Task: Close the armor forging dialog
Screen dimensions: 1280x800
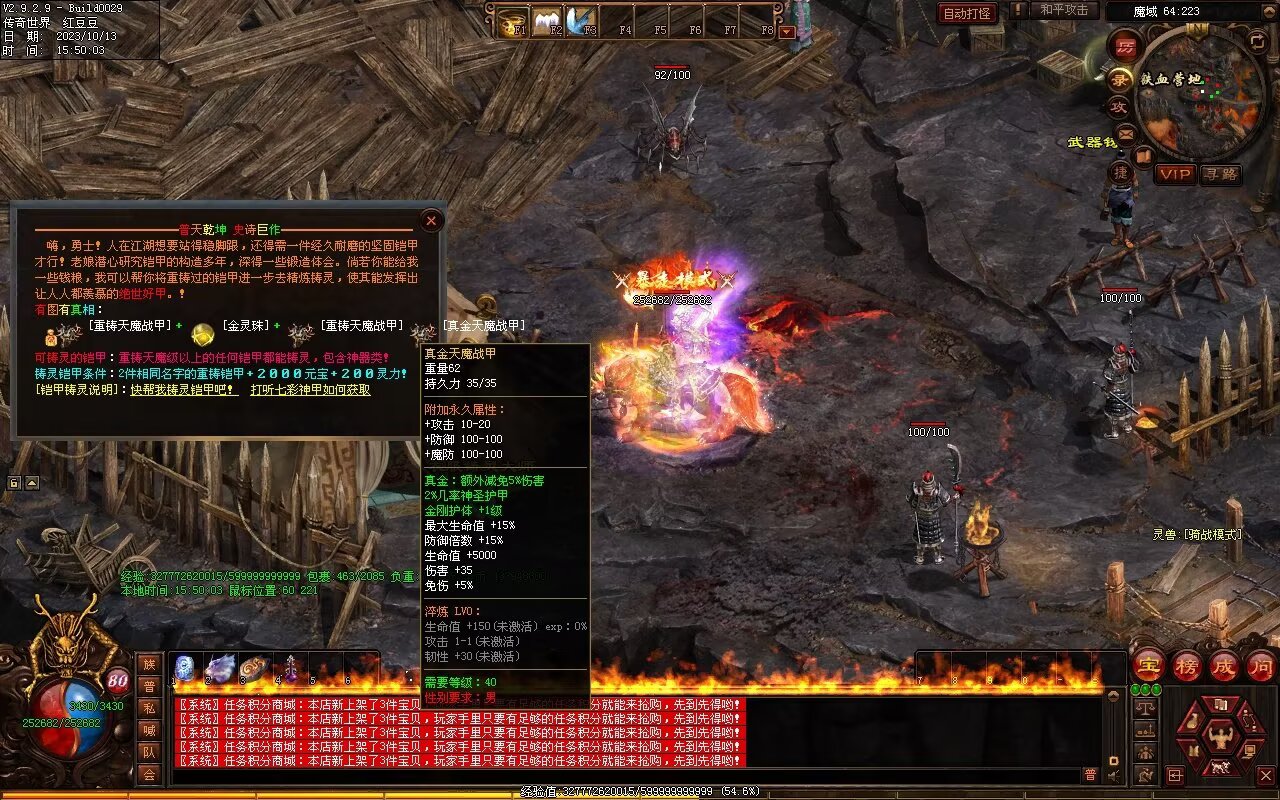Action: coord(431,220)
